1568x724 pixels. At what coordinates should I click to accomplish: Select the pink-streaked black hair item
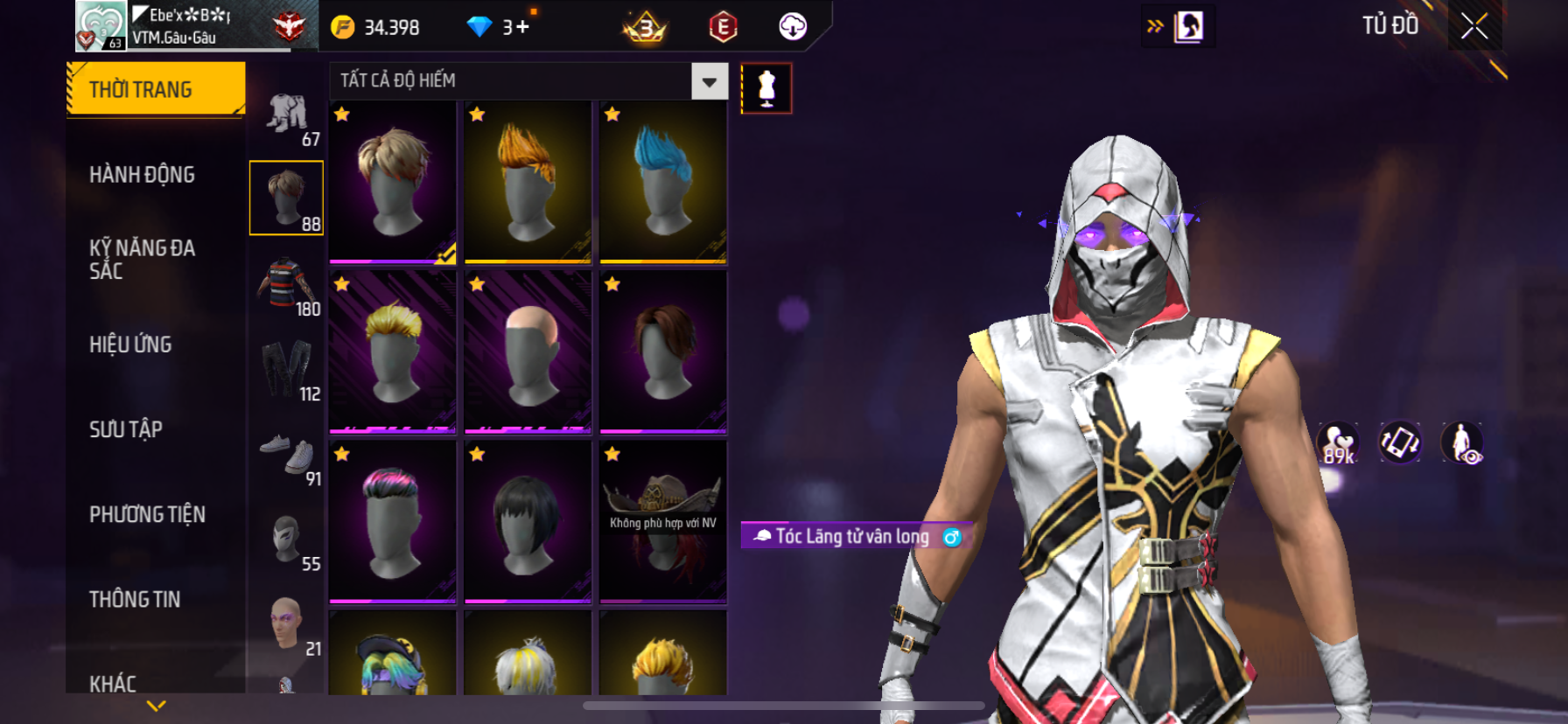393,522
